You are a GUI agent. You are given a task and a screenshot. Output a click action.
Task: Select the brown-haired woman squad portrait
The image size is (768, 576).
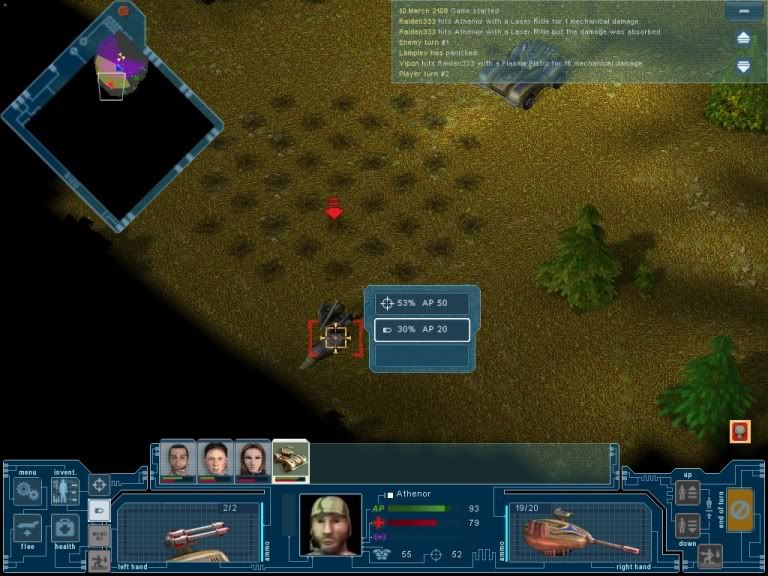click(x=253, y=460)
